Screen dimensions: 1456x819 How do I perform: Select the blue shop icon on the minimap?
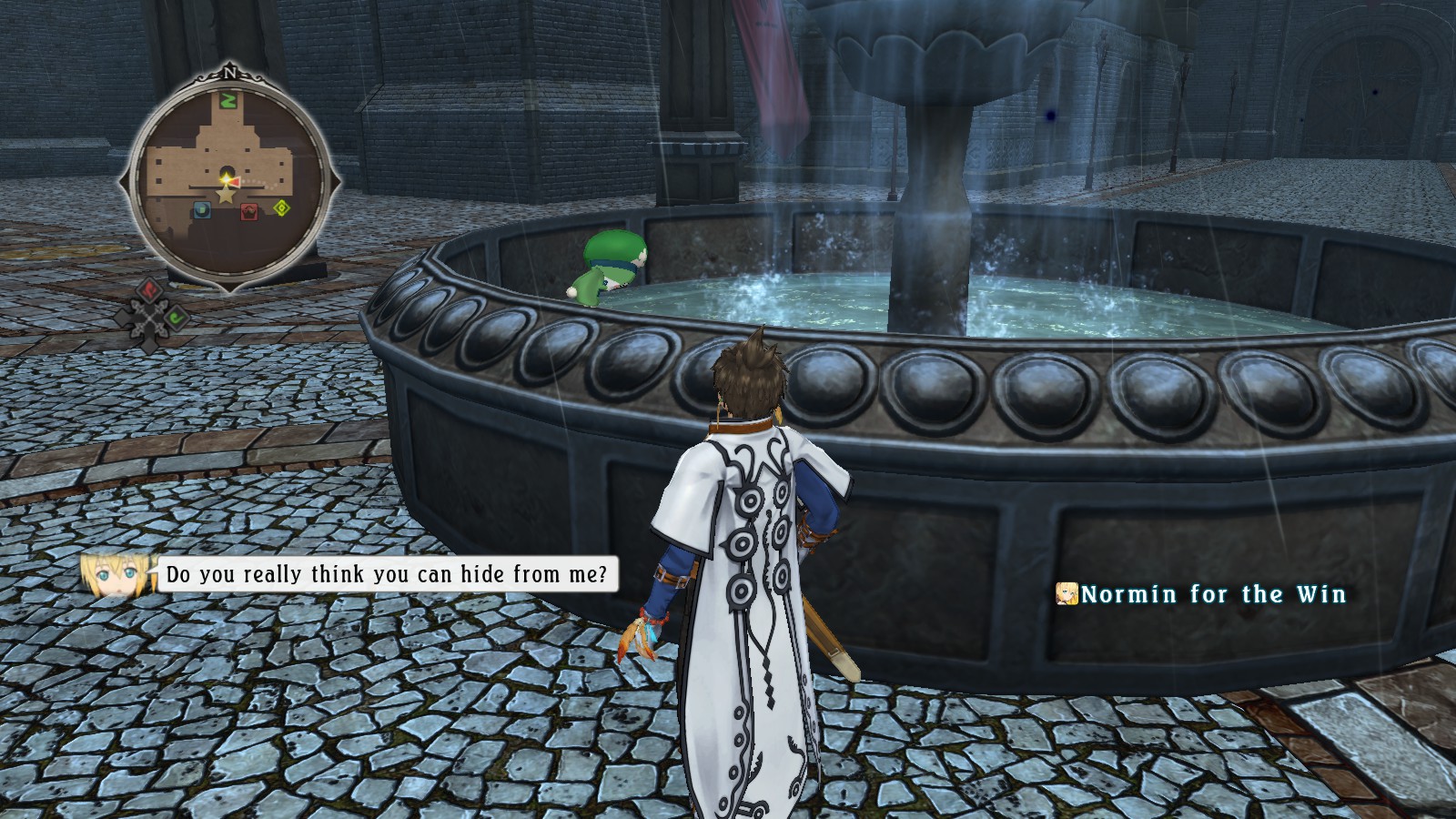tap(202, 211)
